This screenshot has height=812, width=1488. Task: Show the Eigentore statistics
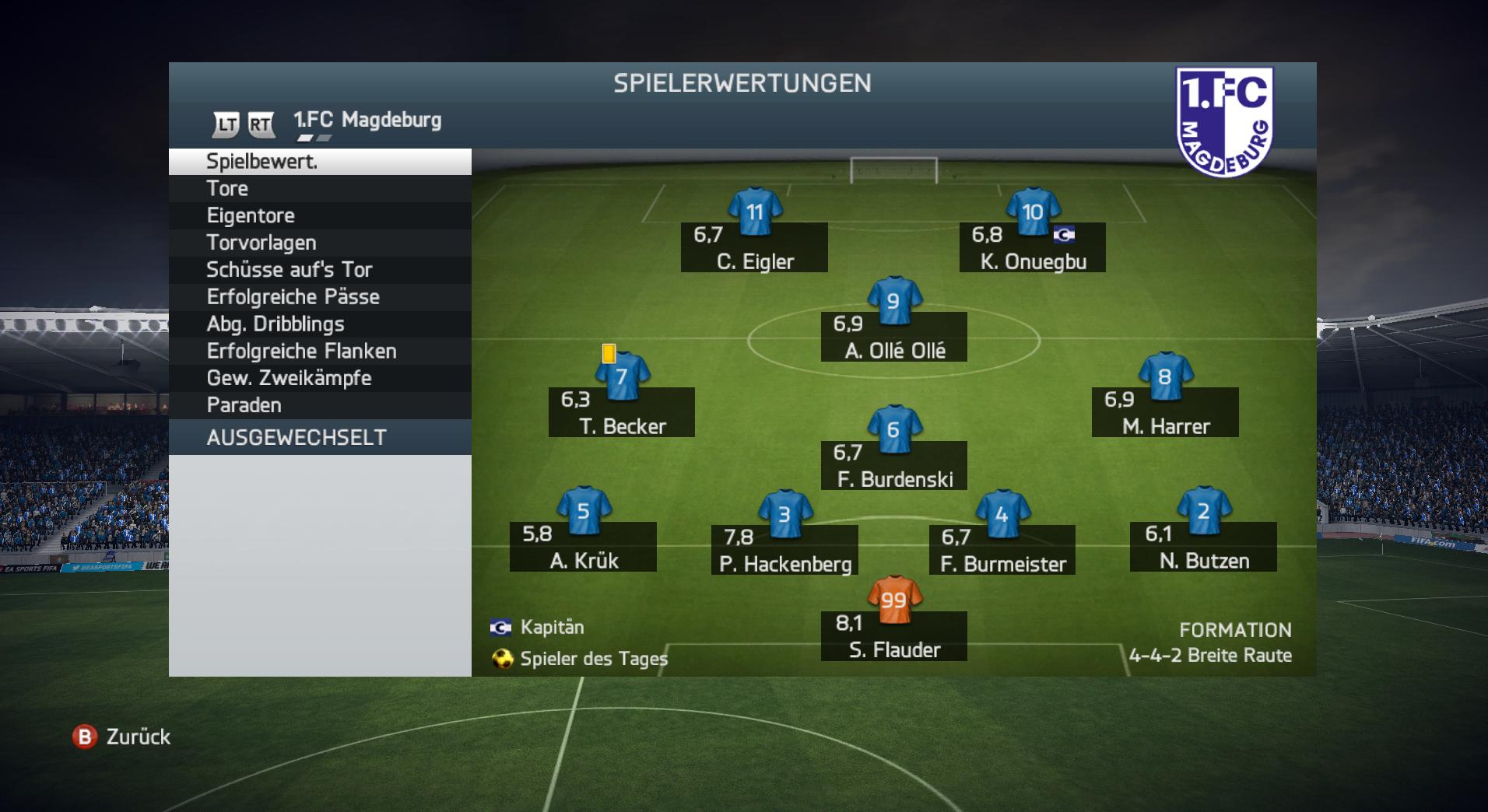pos(319,215)
